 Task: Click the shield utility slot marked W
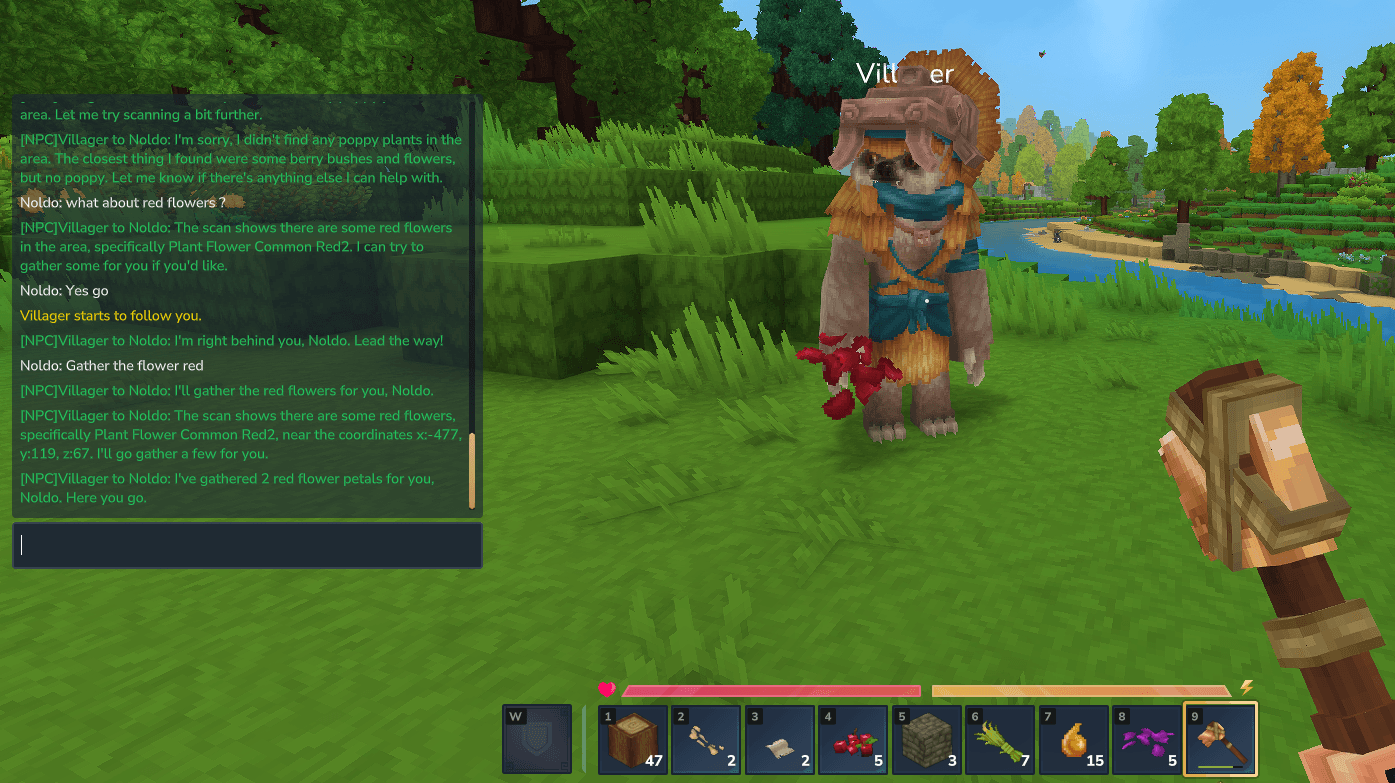coord(537,740)
